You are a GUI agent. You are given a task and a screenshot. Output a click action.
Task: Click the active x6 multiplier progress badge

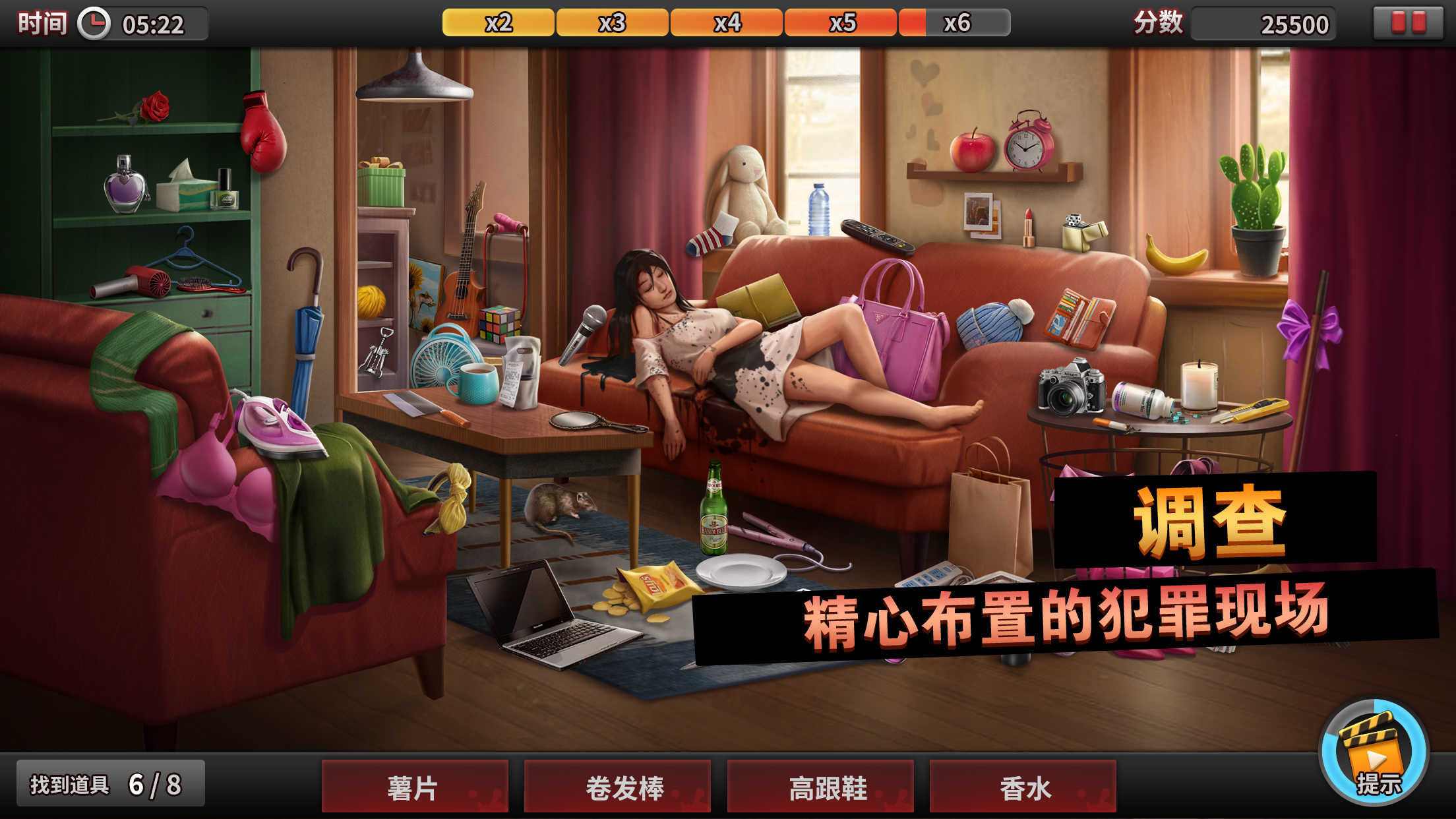956,22
